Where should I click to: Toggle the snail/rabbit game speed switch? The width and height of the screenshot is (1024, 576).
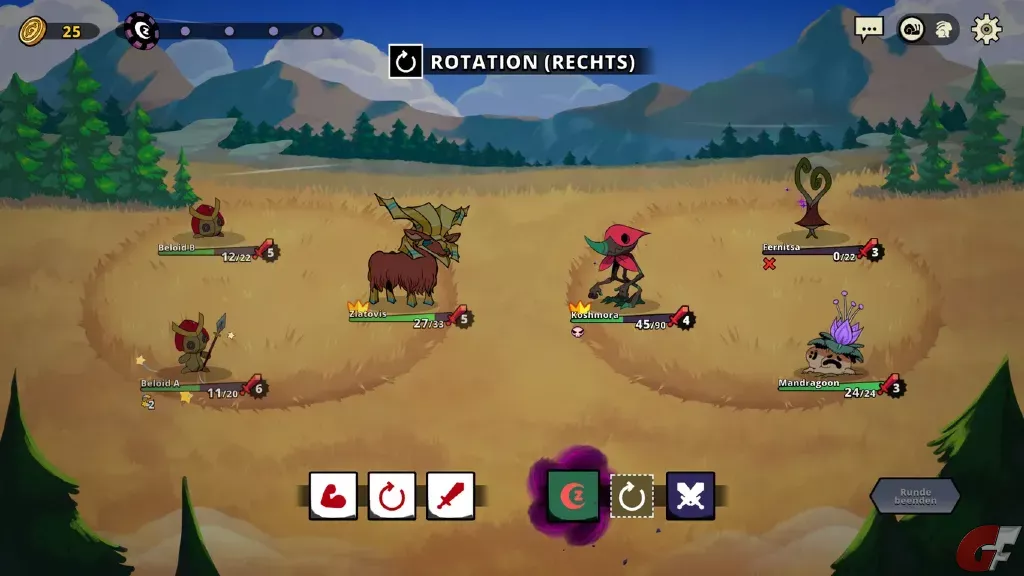(x=926, y=29)
